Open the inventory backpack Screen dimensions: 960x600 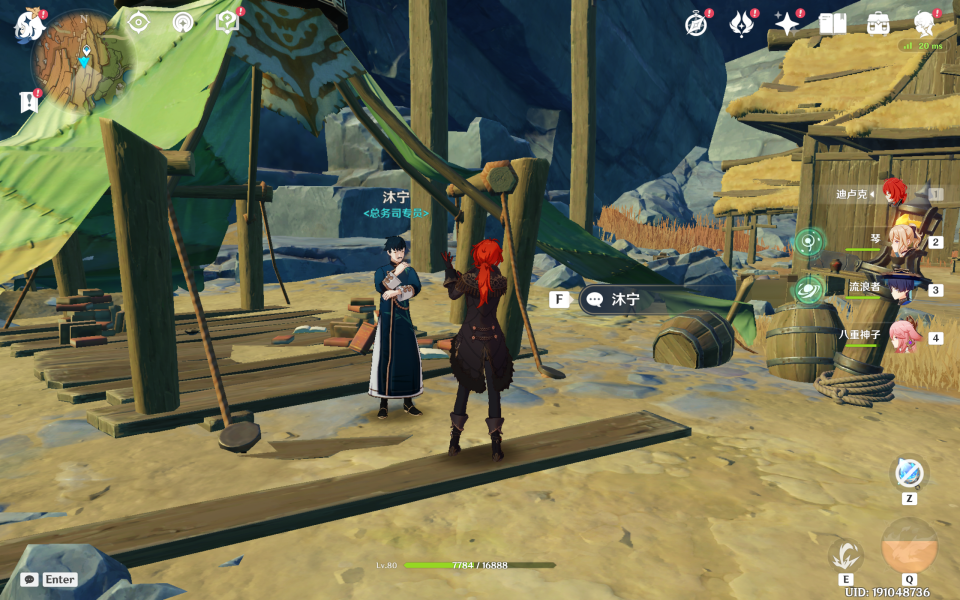[x=878, y=24]
